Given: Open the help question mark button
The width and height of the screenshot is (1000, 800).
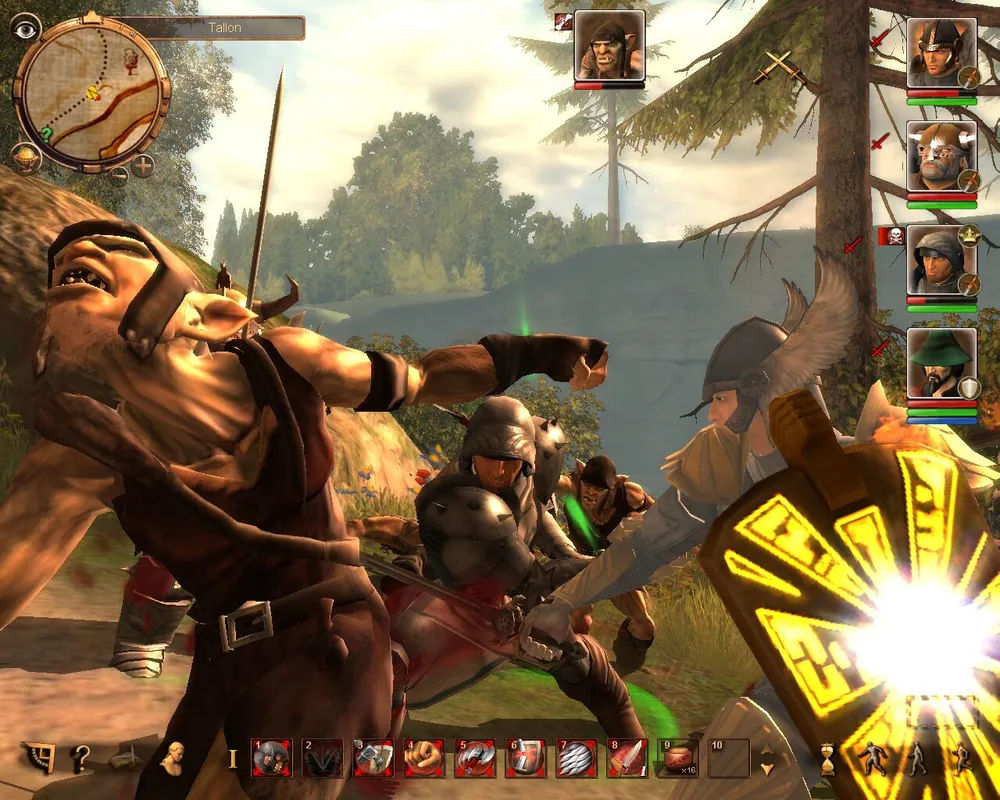Looking at the screenshot, I should (x=80, y=759).
